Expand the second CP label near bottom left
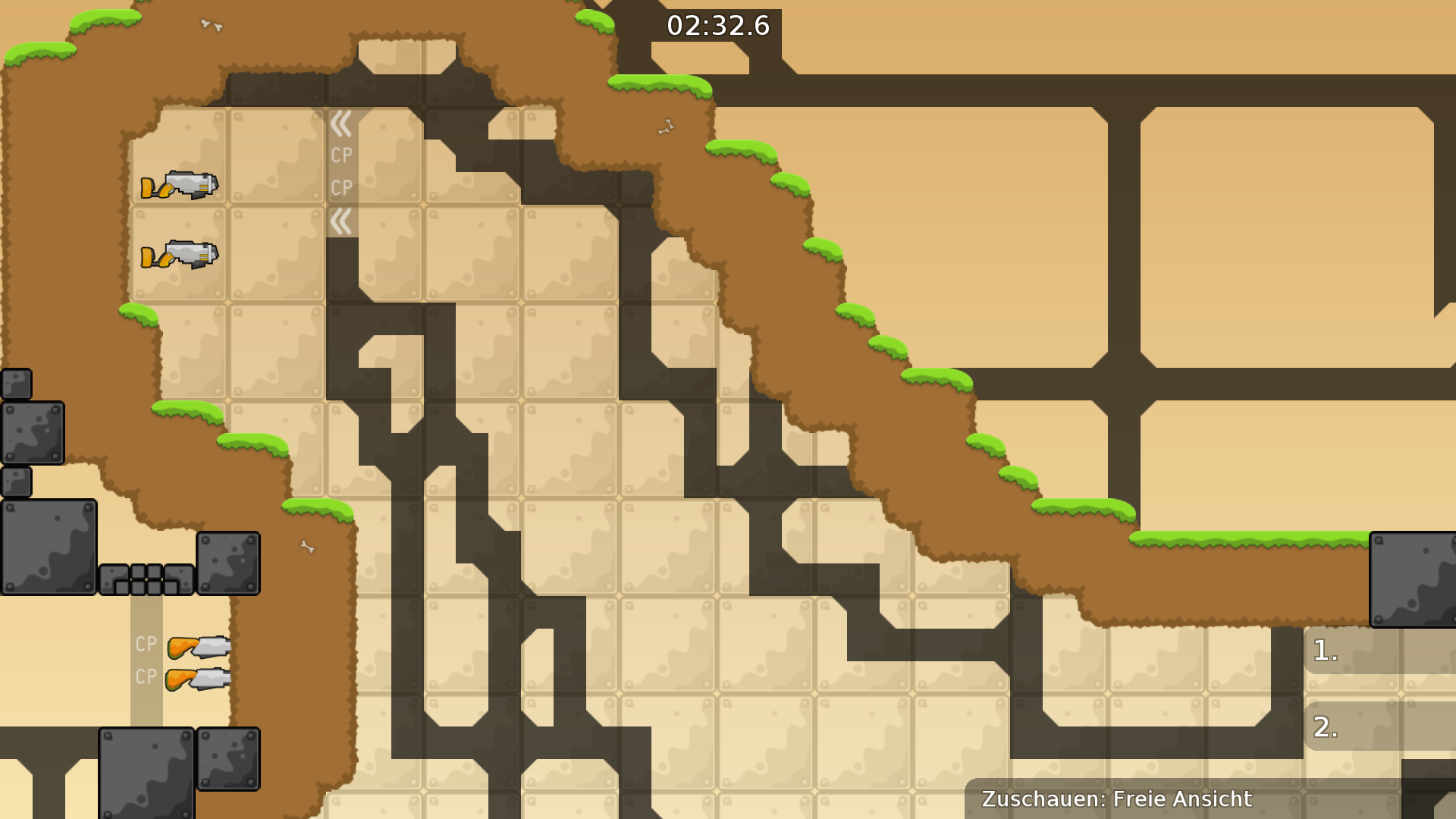Image resolution: width=1456 pixels, height=819 pixels. click(x=146, y=675)
